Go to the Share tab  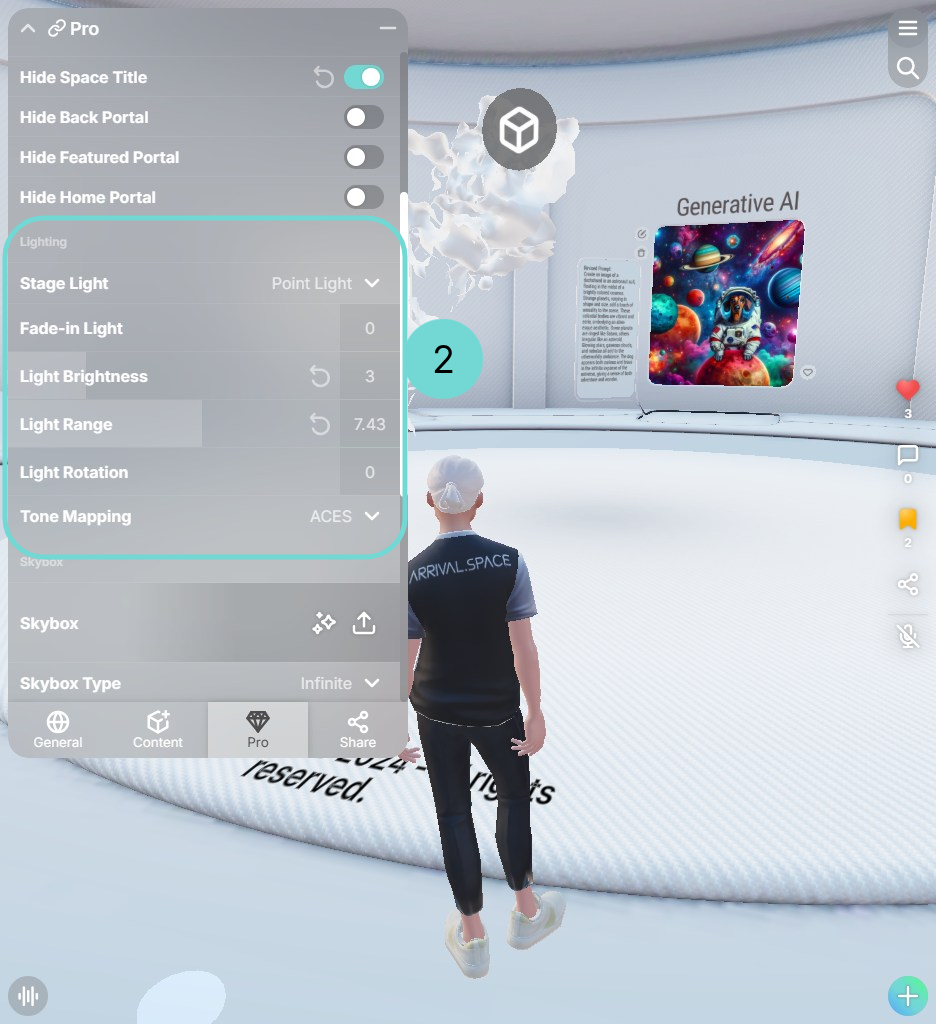[x=357, y=729]
